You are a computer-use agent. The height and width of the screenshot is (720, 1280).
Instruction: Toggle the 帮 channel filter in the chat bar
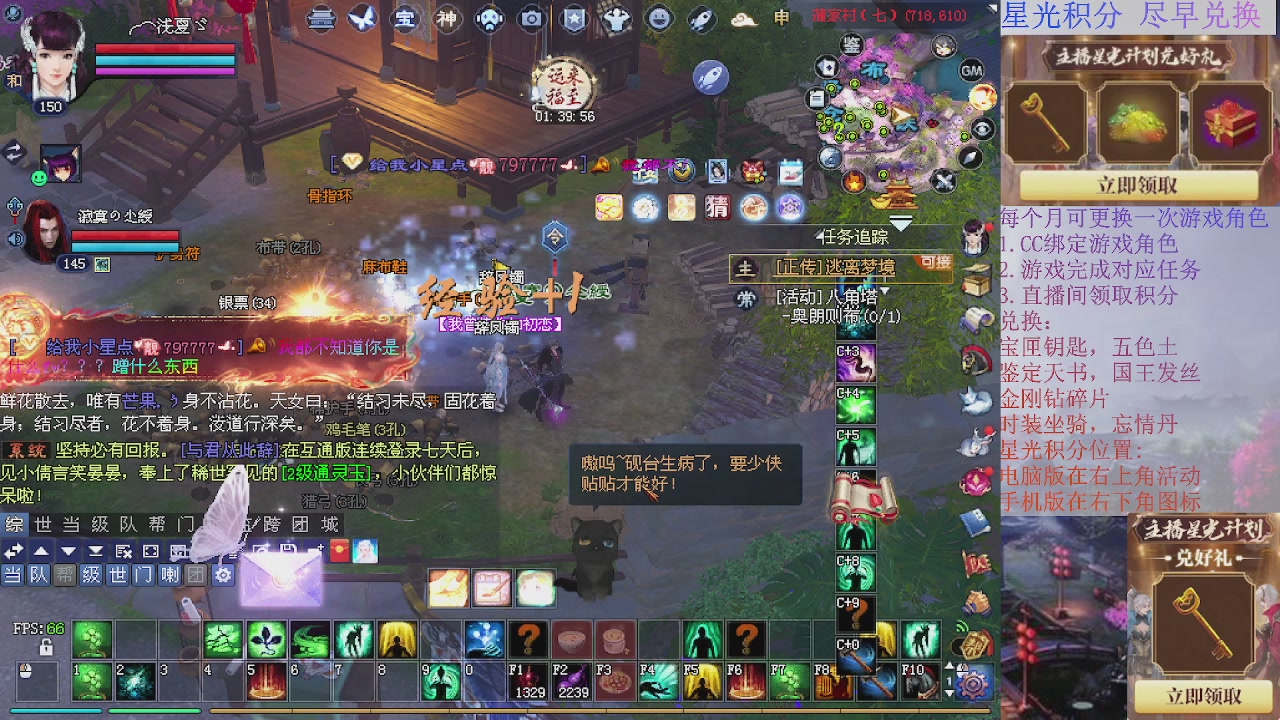63,574
